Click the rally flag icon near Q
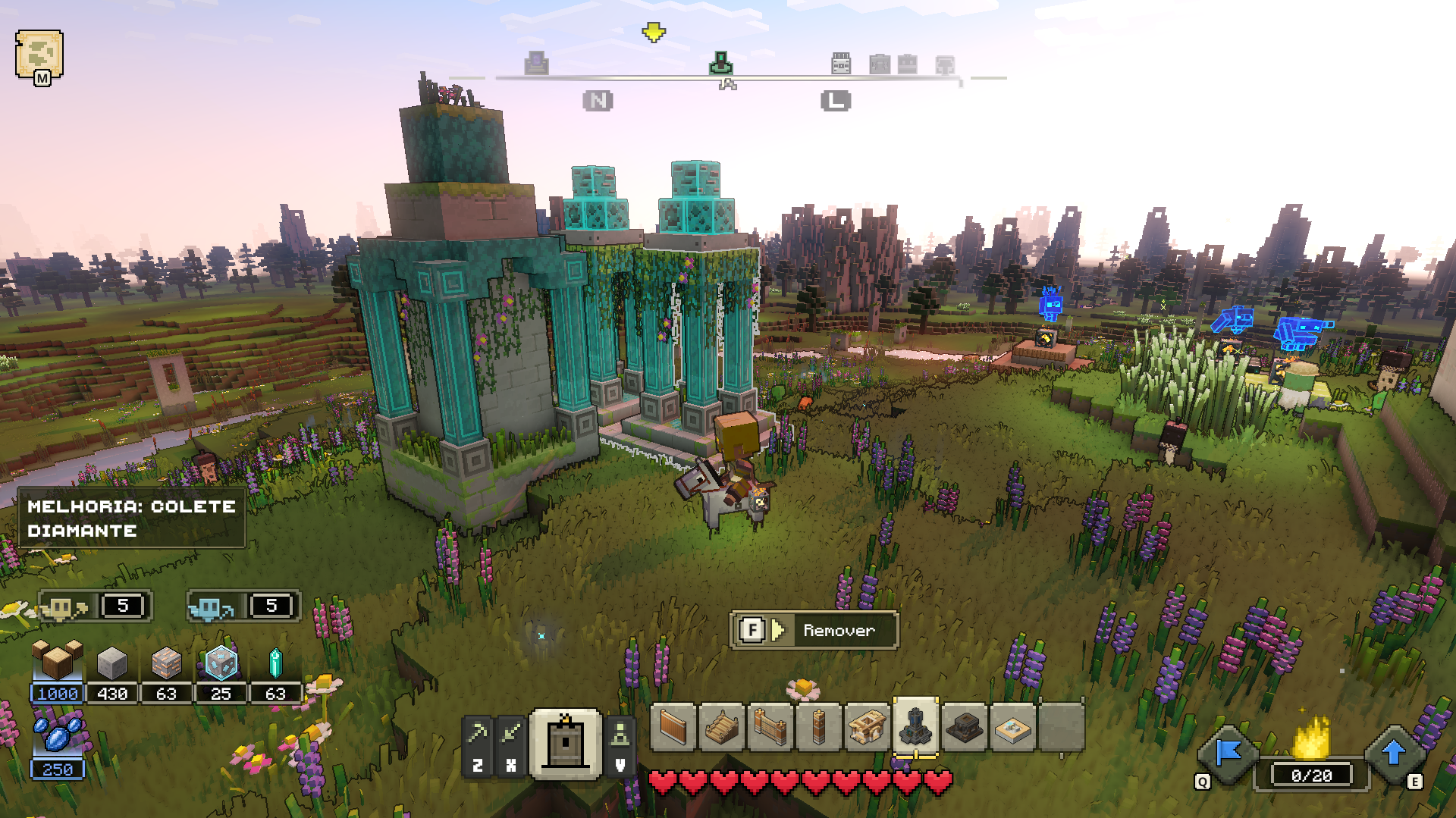The height and width of the screenshot is (818, 1456). pyautogui.click(x=1228, y=758)
